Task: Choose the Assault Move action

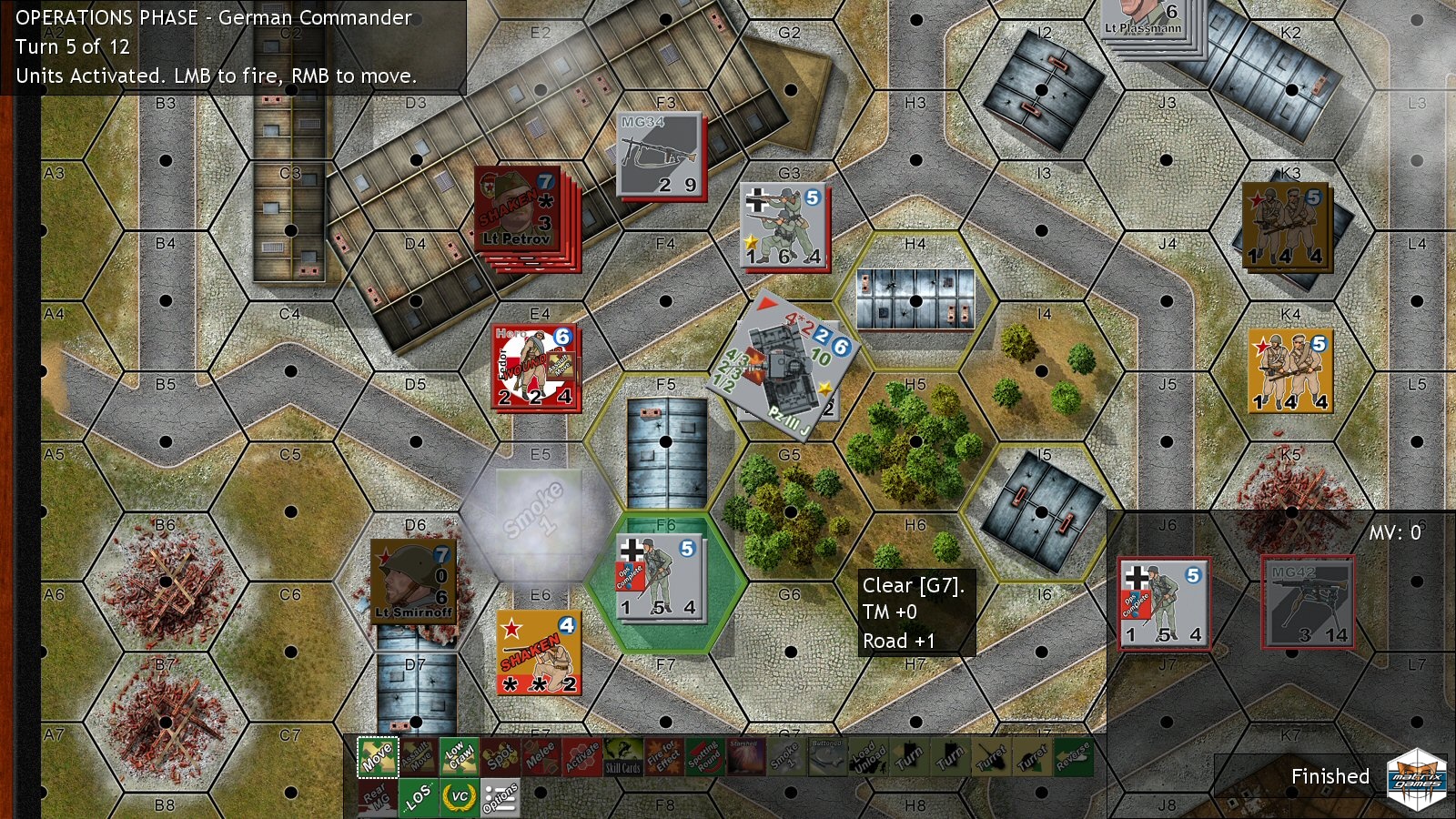Action: (x=418, y=757)
